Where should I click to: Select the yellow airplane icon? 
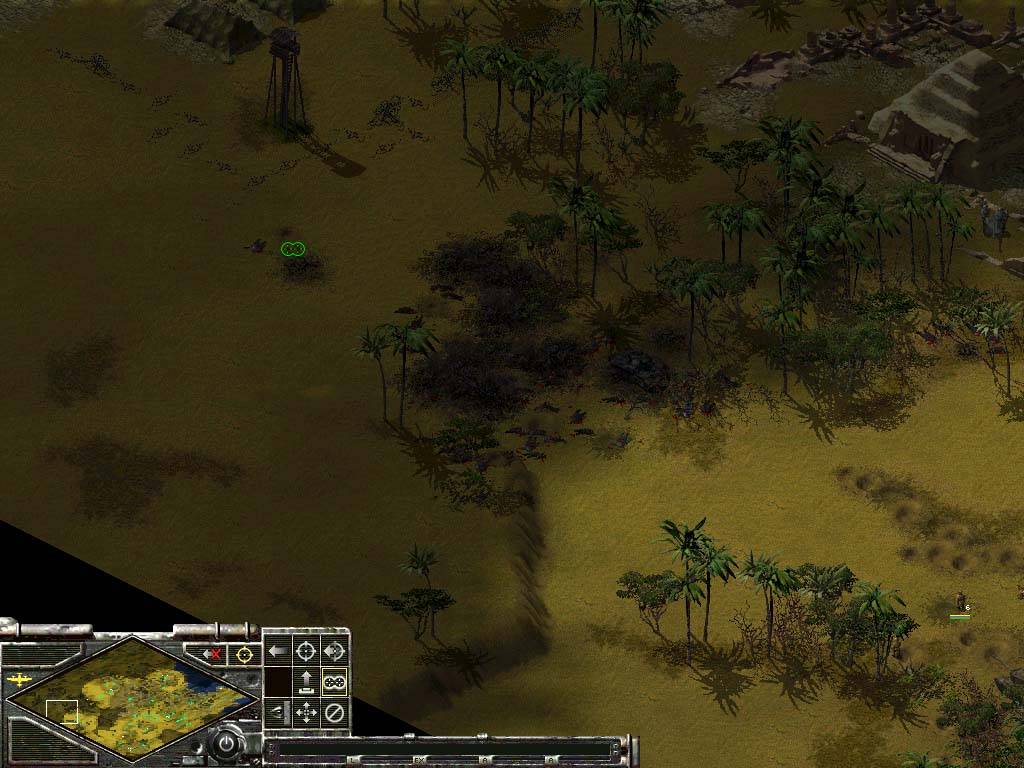[x=19, y=680]
